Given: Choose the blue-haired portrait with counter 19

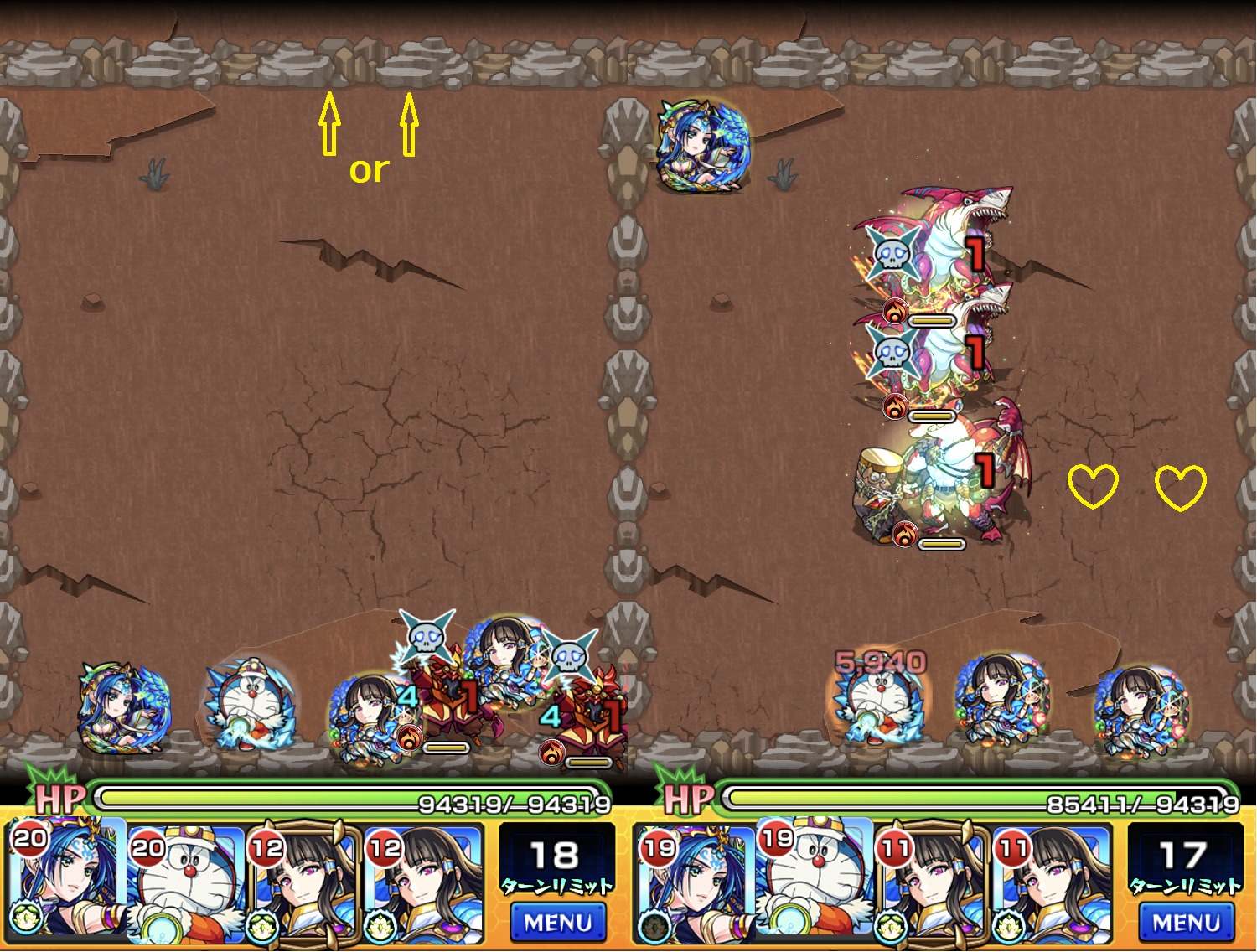Looking at the screenshot, I should [x=696, y=882].
